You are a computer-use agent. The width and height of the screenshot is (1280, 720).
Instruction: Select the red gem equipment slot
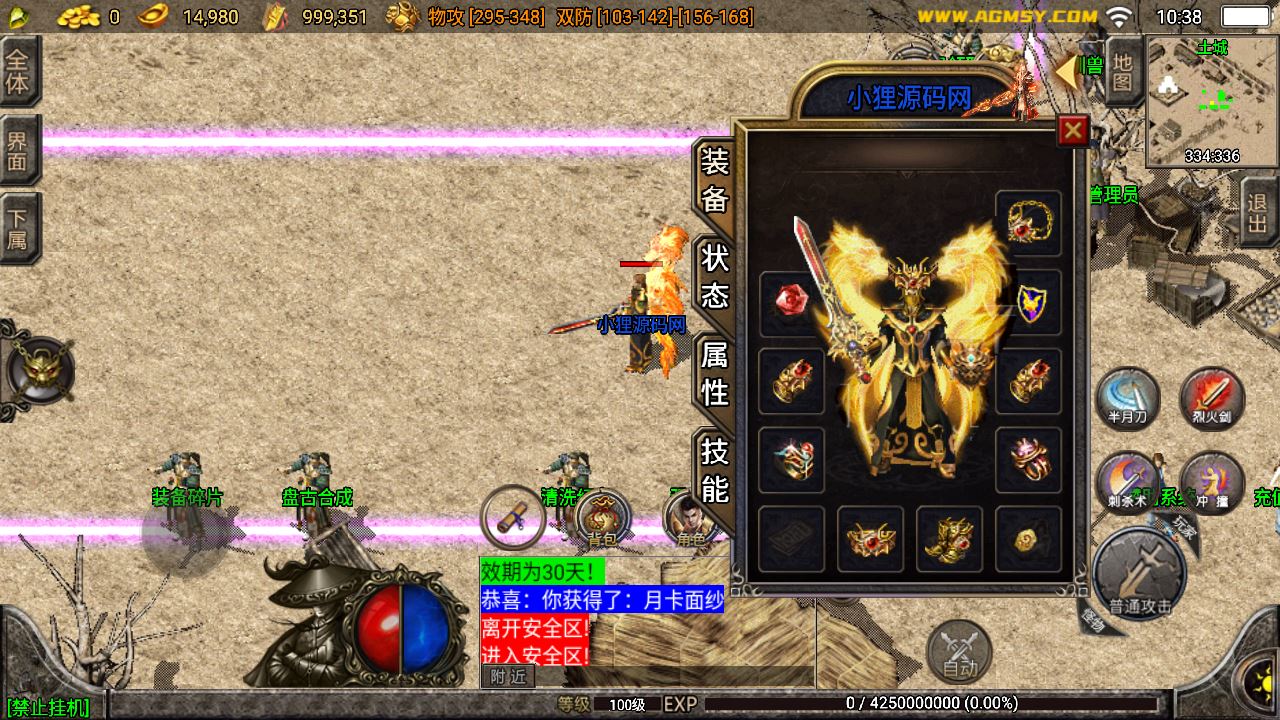(x=791, y=302)
